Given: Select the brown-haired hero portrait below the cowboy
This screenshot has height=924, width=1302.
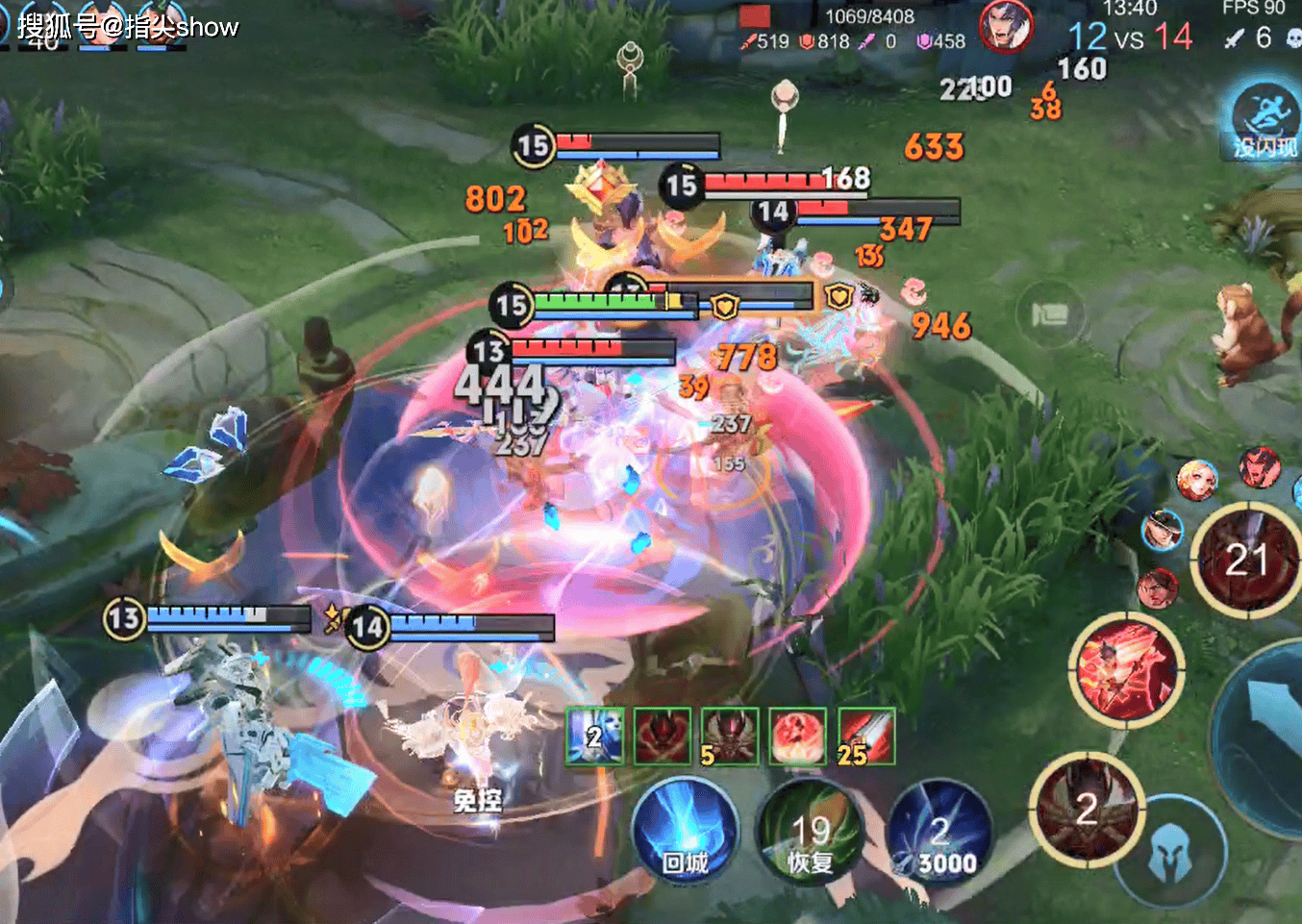Looking at the screenshot, I should pos(1157,587).
